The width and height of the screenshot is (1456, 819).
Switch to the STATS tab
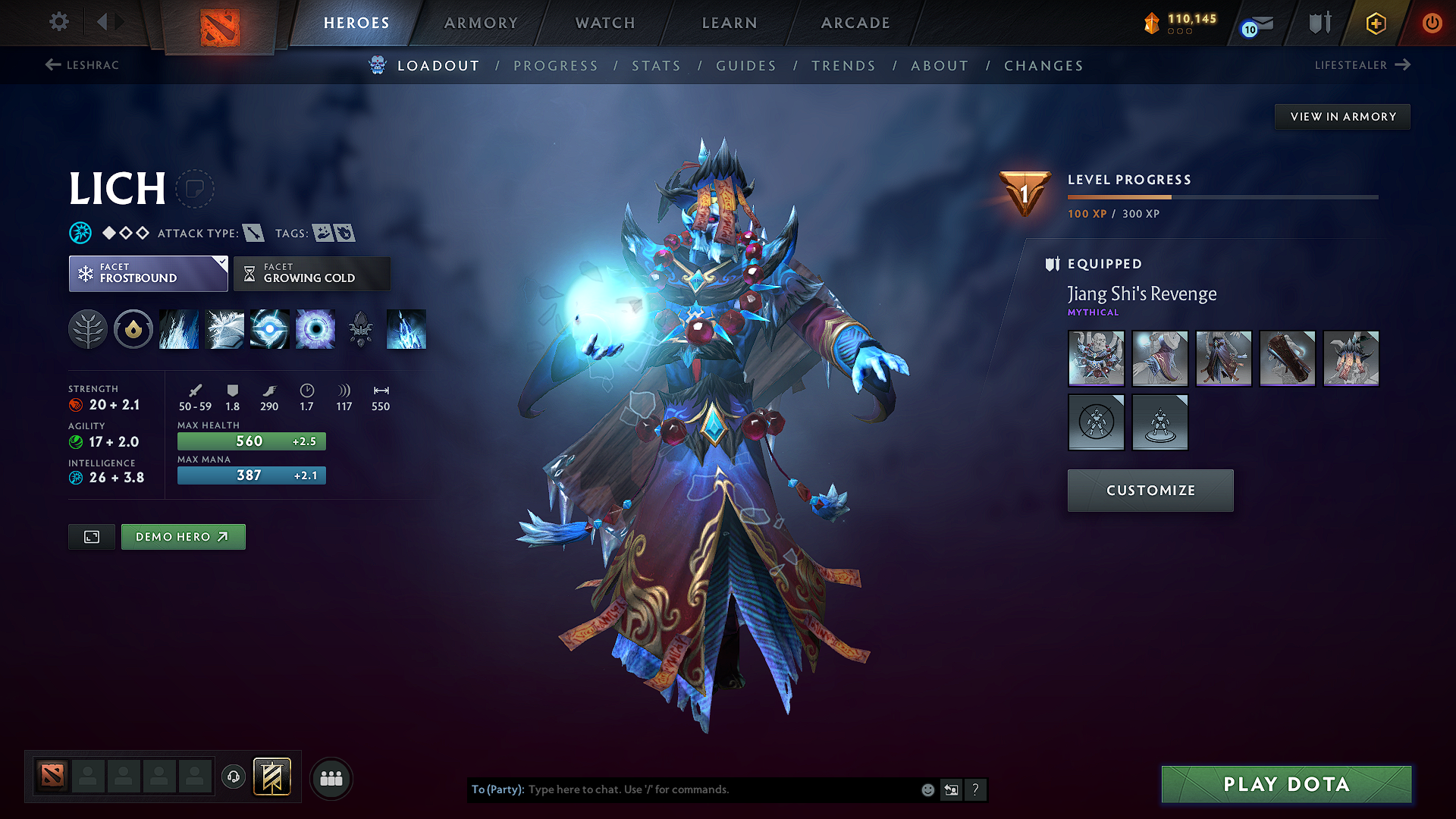pos(657,66)
